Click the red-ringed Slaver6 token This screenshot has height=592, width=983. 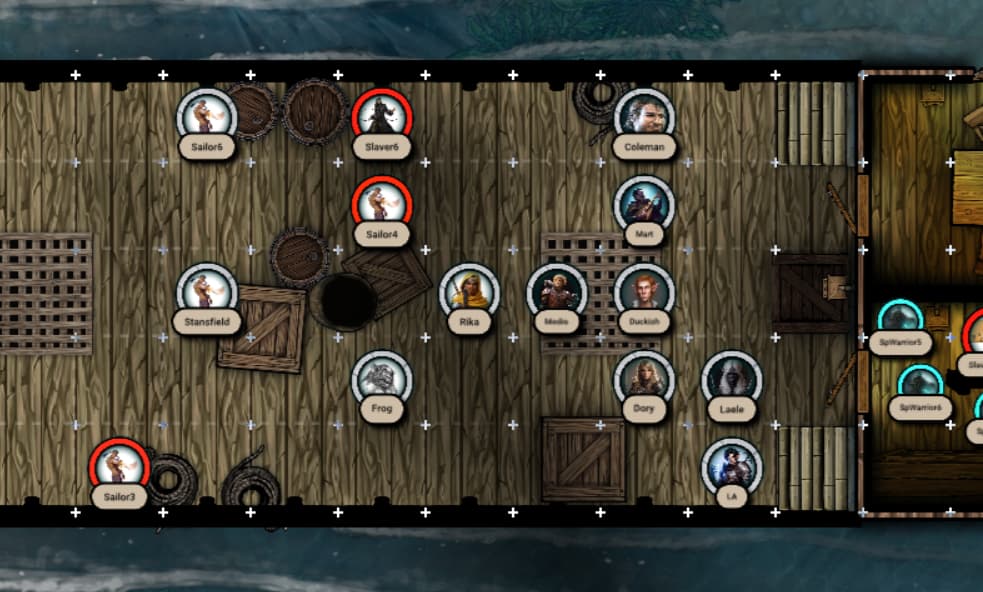coord(382,116)
